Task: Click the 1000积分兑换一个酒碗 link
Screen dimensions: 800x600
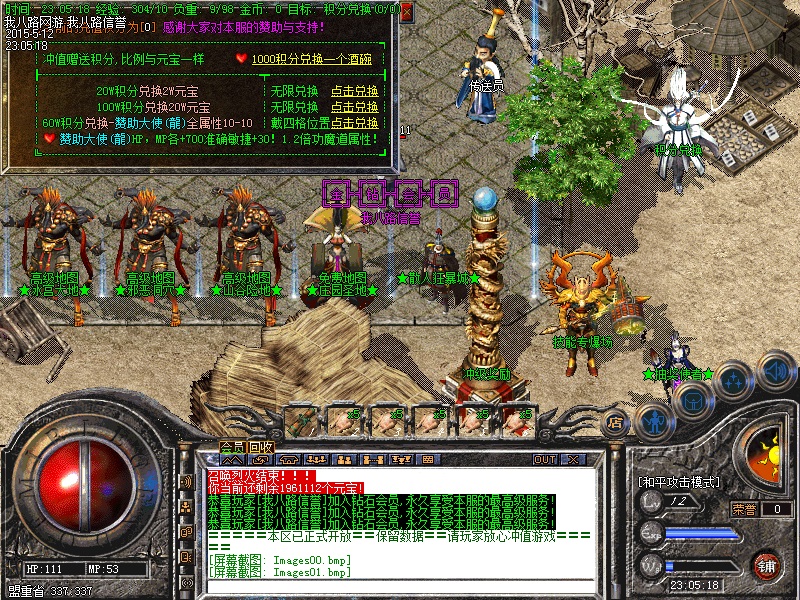Action: click(x=311, y=59)
